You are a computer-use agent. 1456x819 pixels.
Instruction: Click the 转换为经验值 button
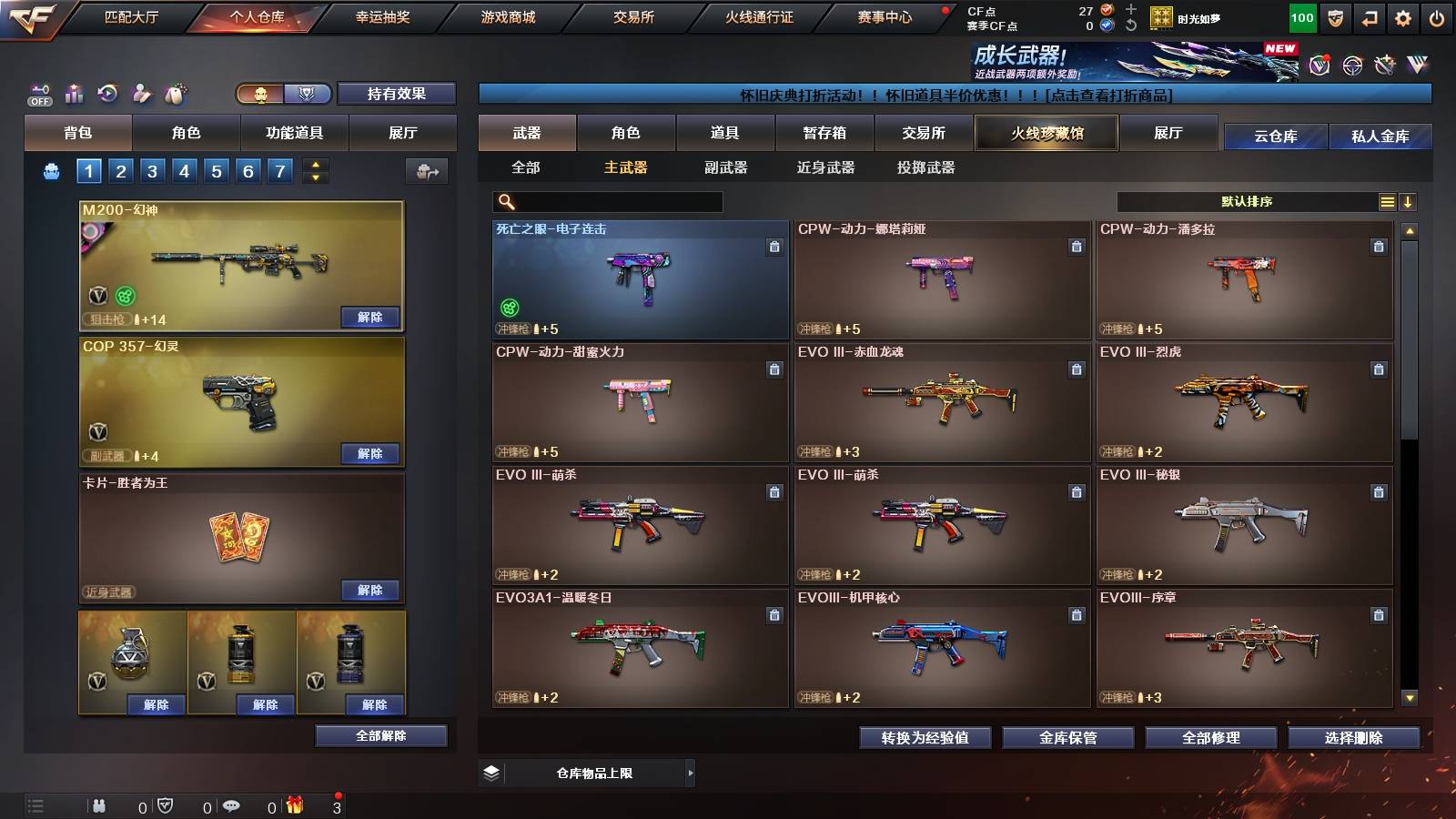(926, 738)
